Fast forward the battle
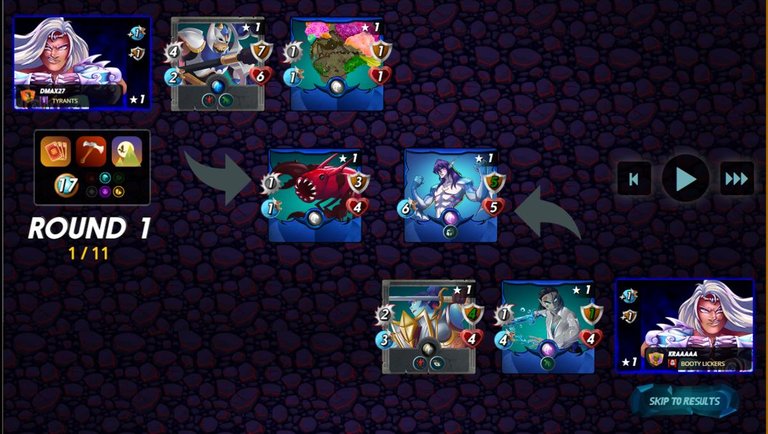 (x=737, y=179)
